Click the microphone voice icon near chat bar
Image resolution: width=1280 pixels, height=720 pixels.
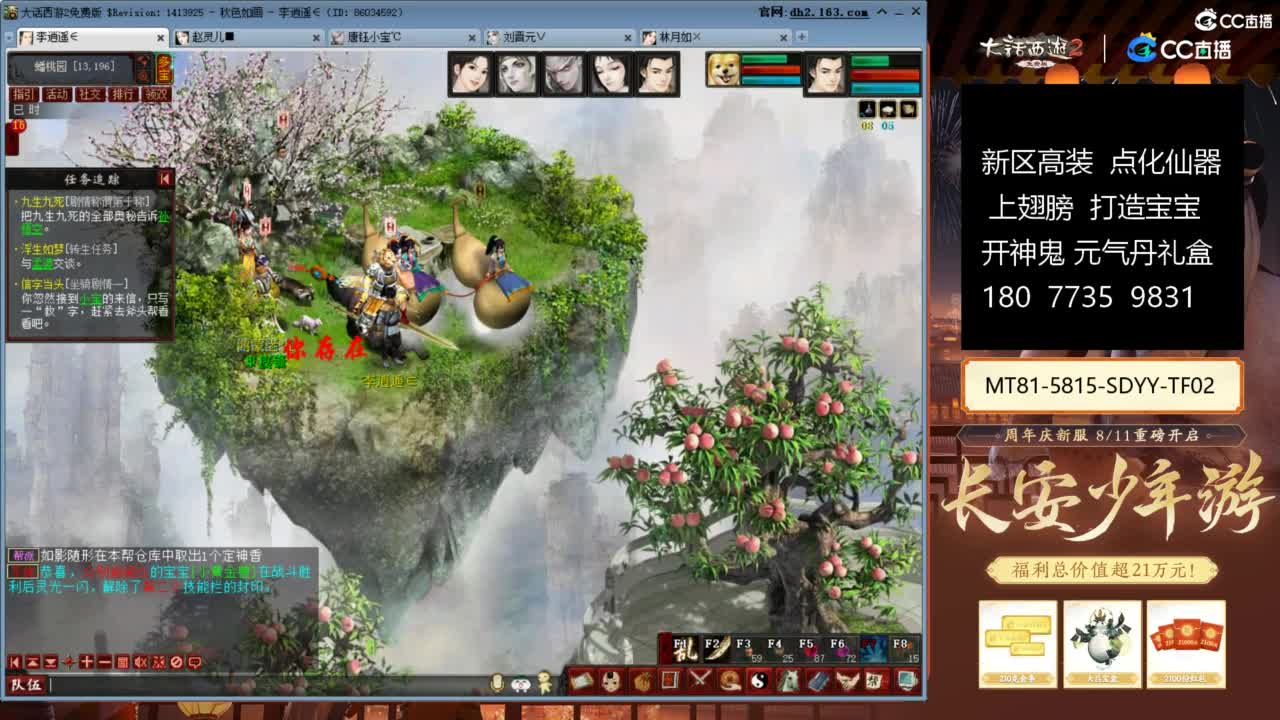498,682
